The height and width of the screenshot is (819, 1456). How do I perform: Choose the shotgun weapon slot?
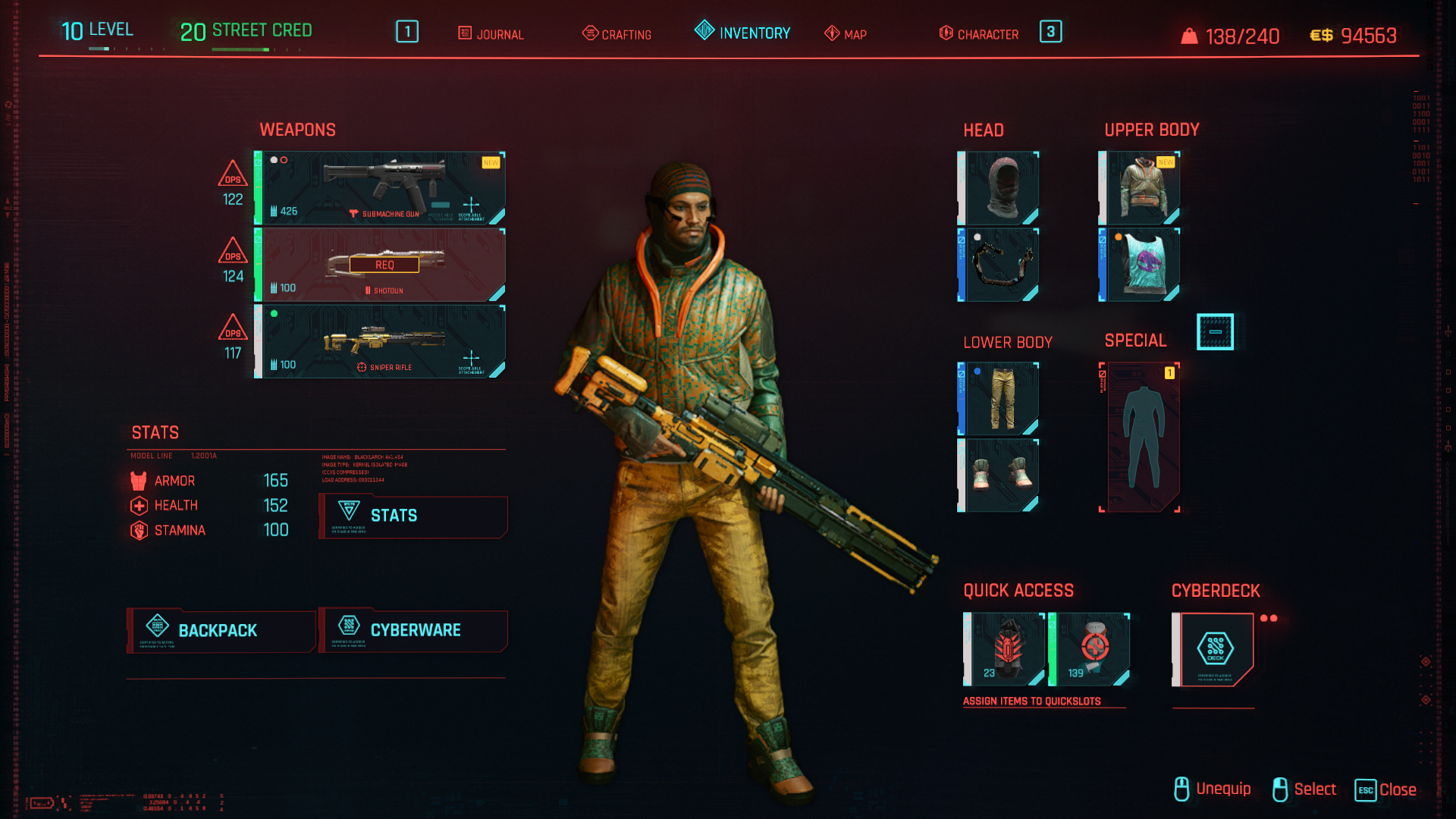pos(381,265)
